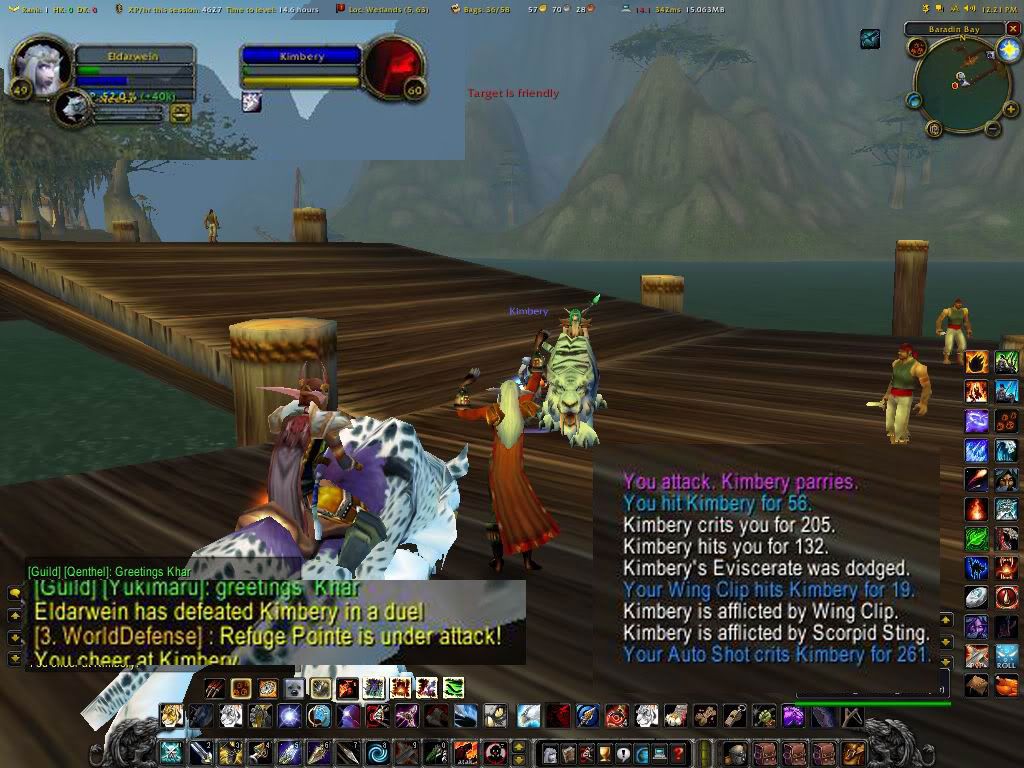This screenshot has height=768, width=1024.
Task: Click the red tracking button on minimap
Action: tap(918, 47)
